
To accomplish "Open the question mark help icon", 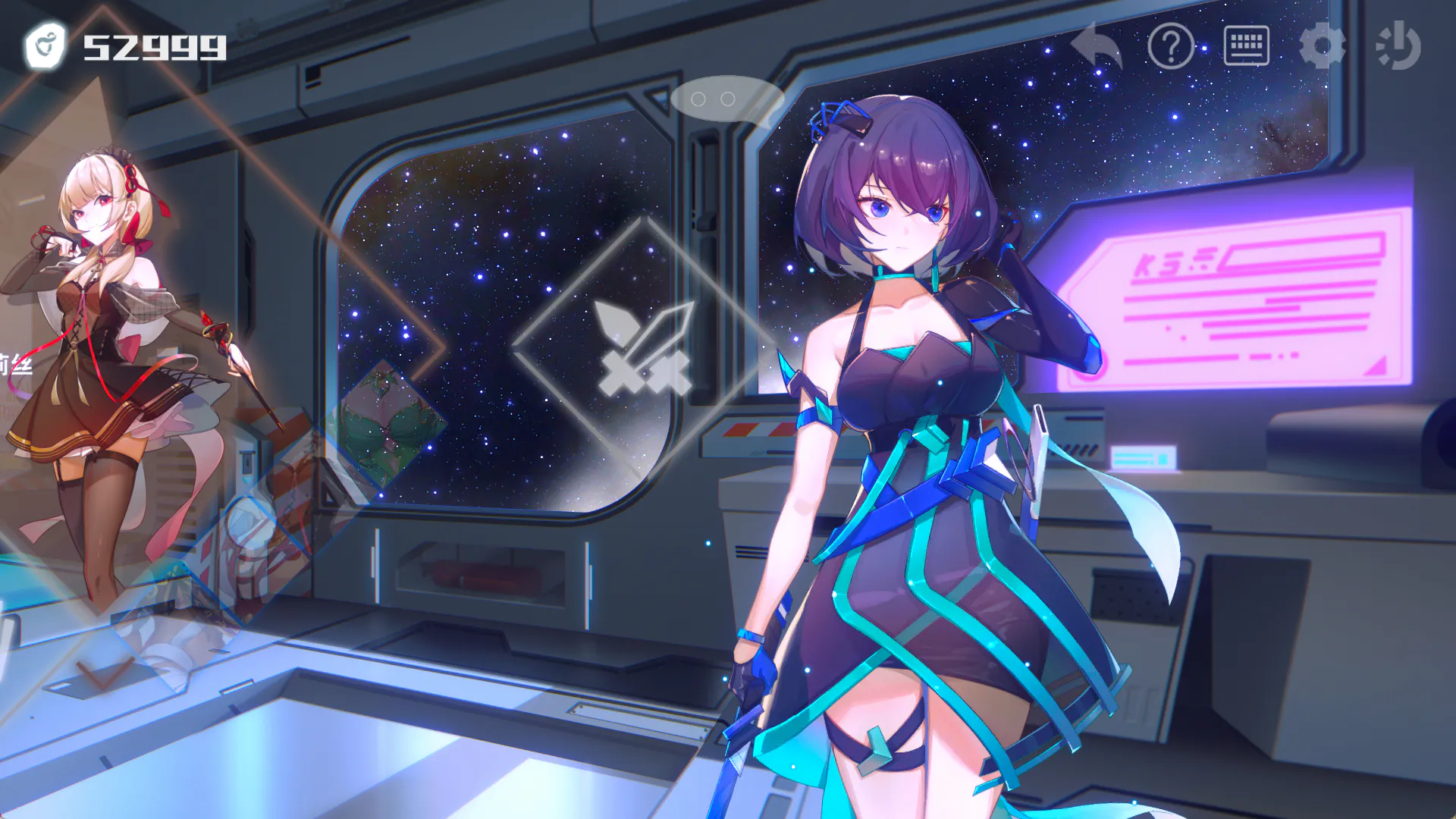I will point(1171,46).
